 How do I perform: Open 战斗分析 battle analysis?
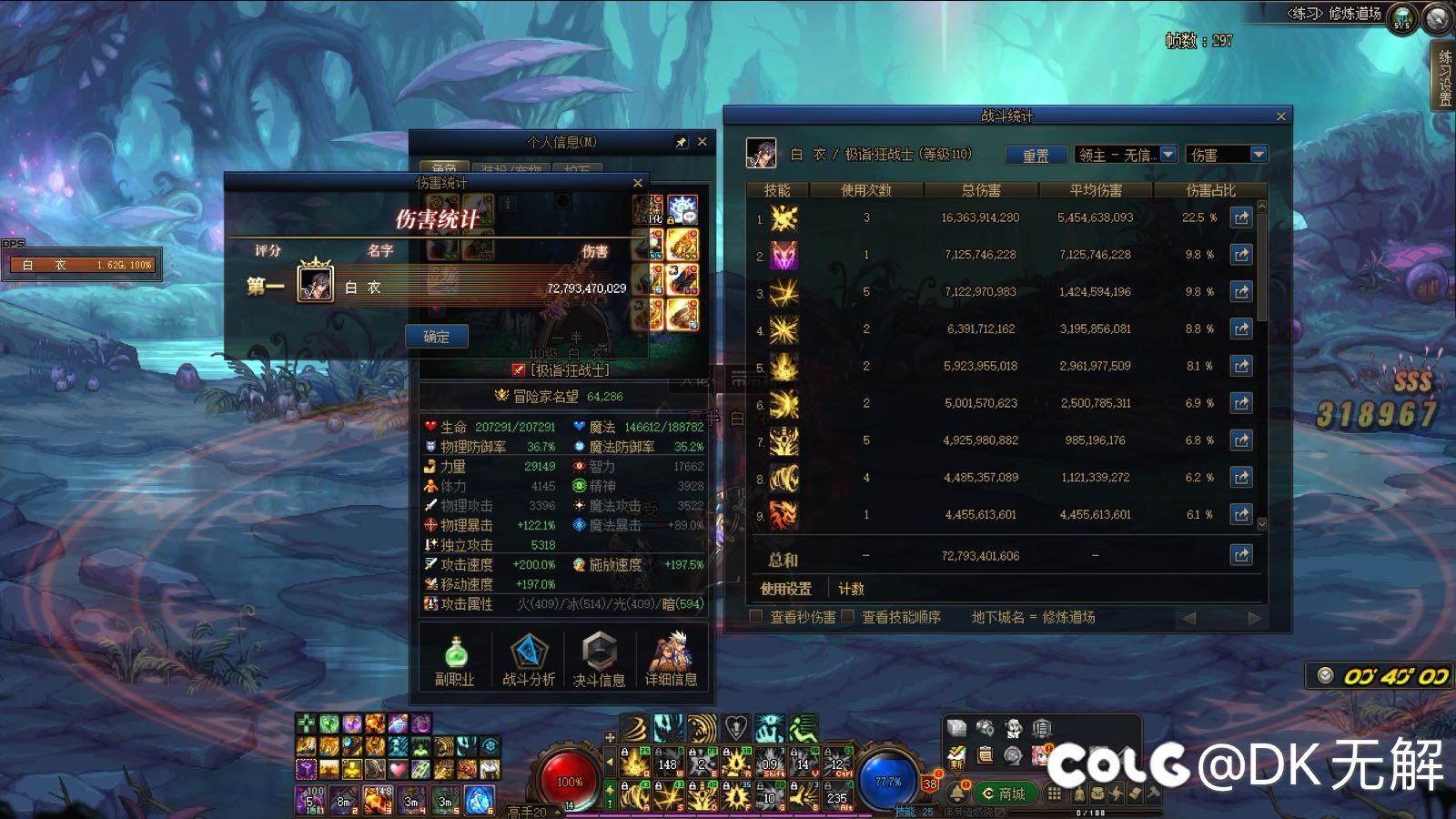pyautogui.click(x=528, y=660)
